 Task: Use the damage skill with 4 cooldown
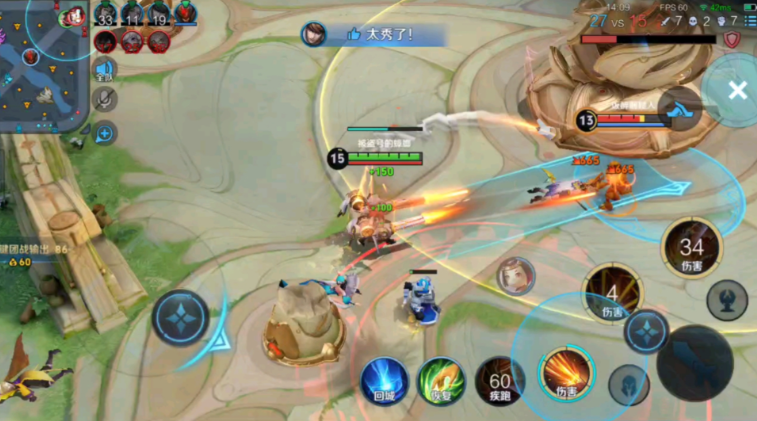click(612, 293)
